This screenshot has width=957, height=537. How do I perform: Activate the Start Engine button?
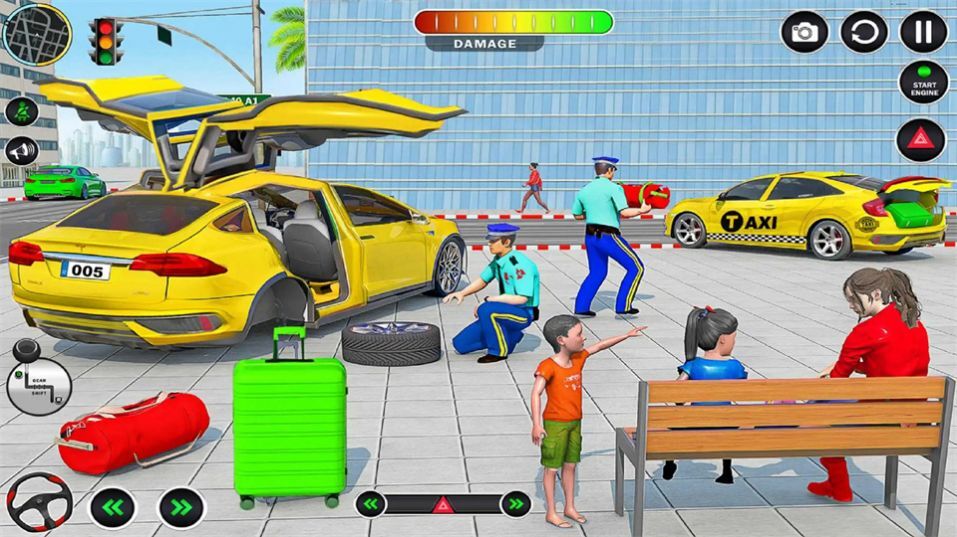click(923, 83)
